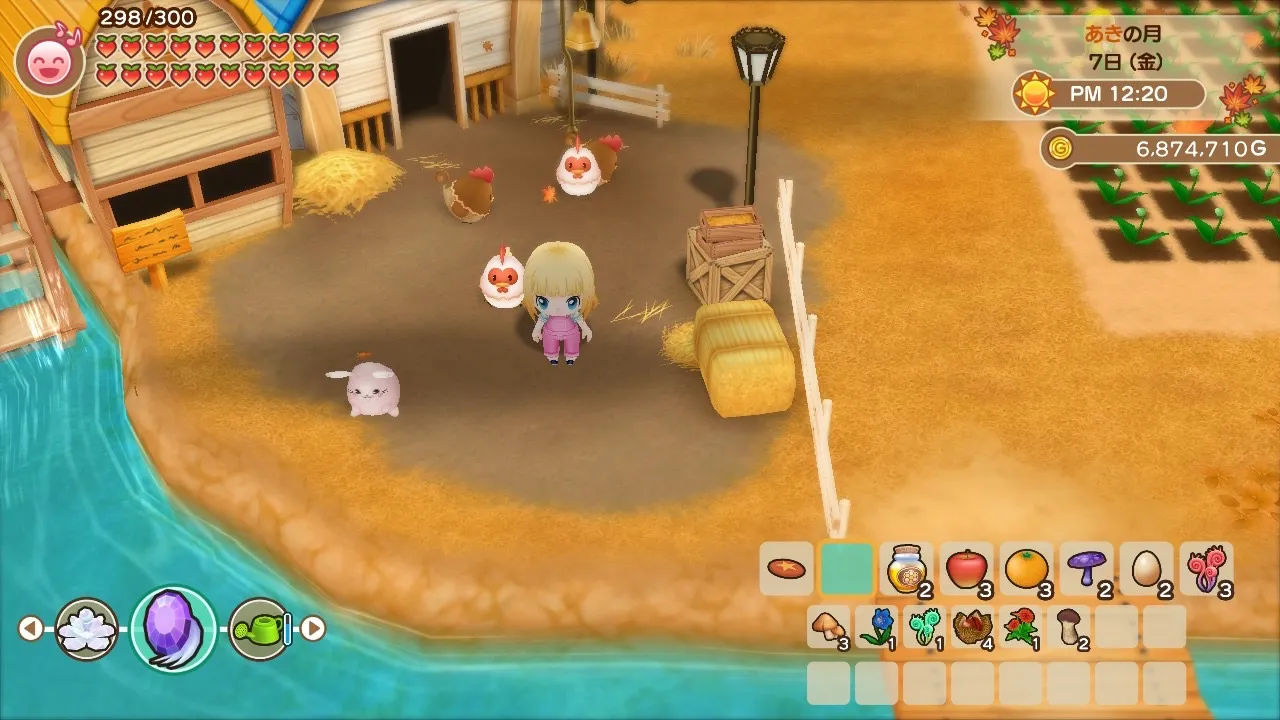This screenshot has width=1280, height=720.
Task: Choose the blue flower item slot
Action: (877, 627)
